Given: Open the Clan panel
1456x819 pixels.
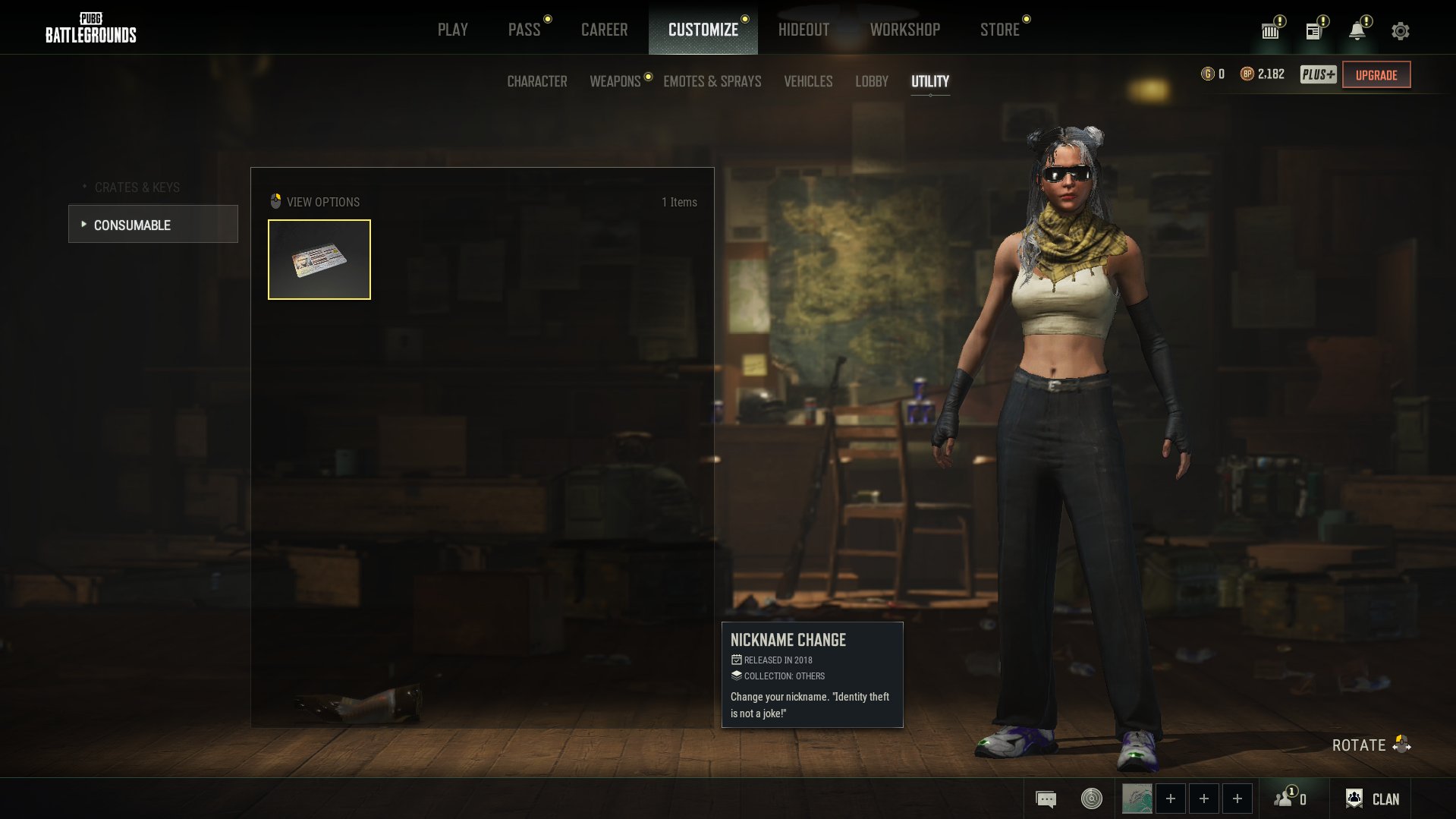Looking at the screenshot, I should point(1373,799).
